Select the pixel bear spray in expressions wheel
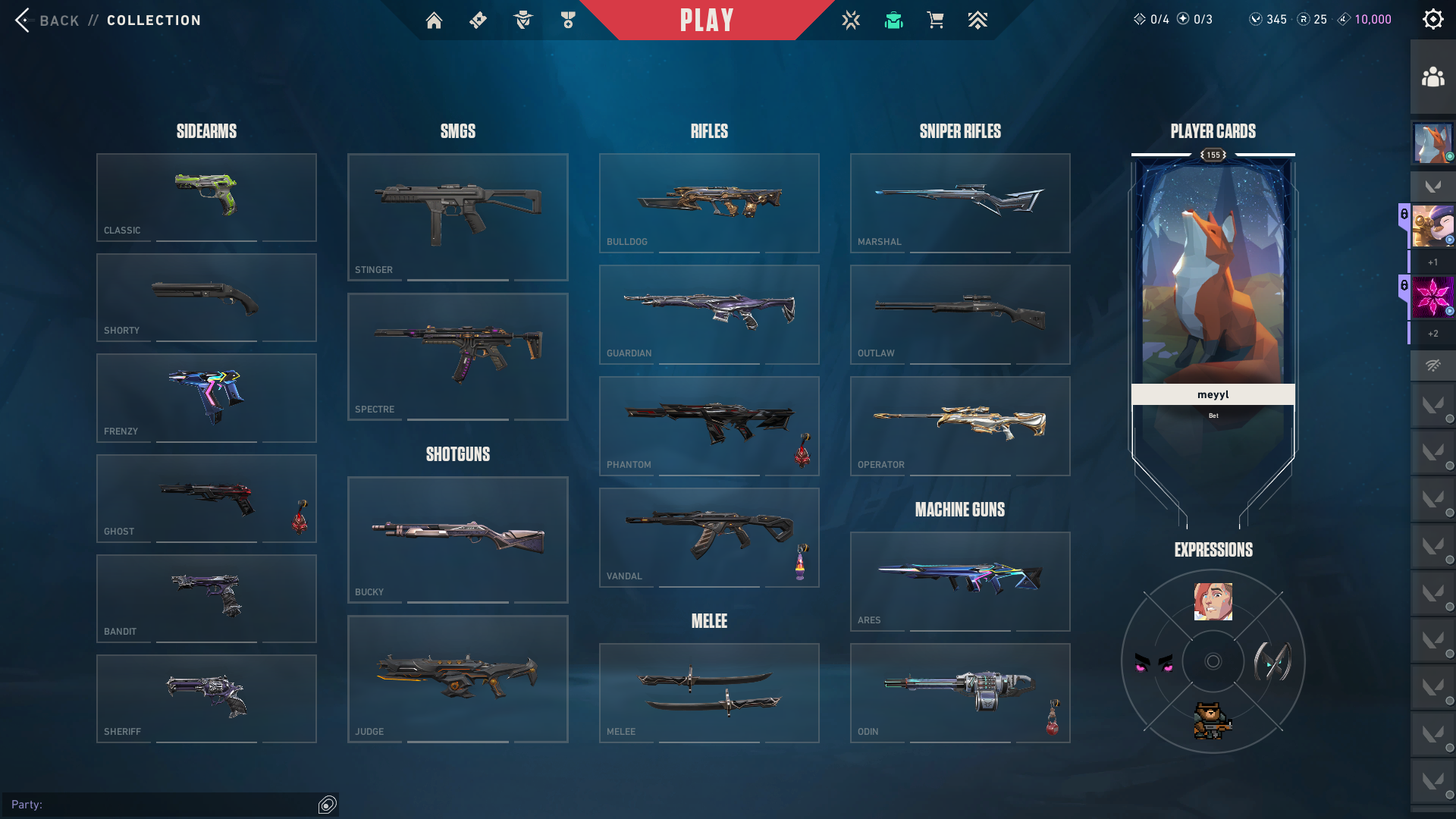Image resolution: width=1456 pixels, height=819 pixels. pos(1213,720)
